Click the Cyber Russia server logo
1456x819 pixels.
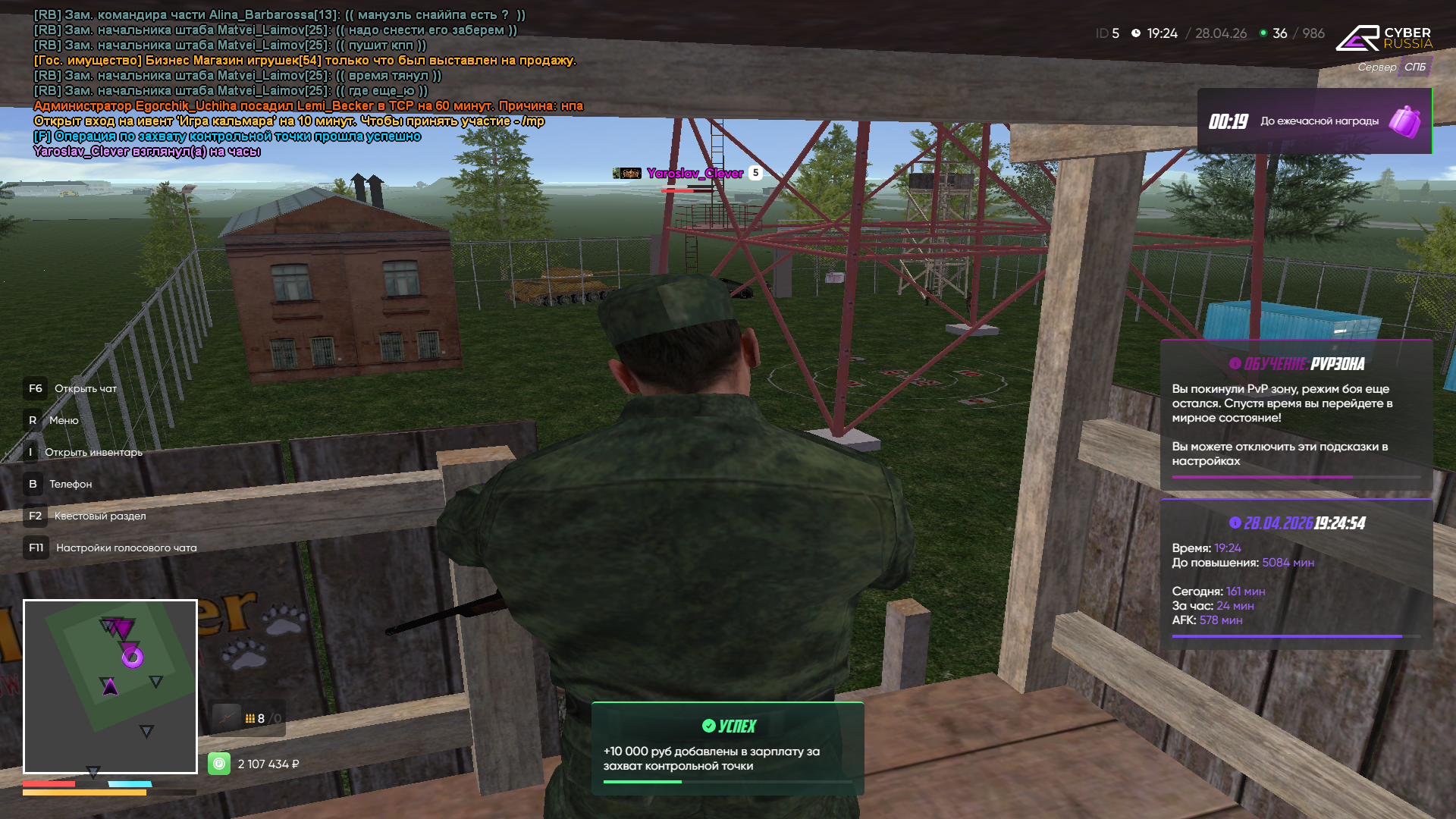pos(1384,38)
